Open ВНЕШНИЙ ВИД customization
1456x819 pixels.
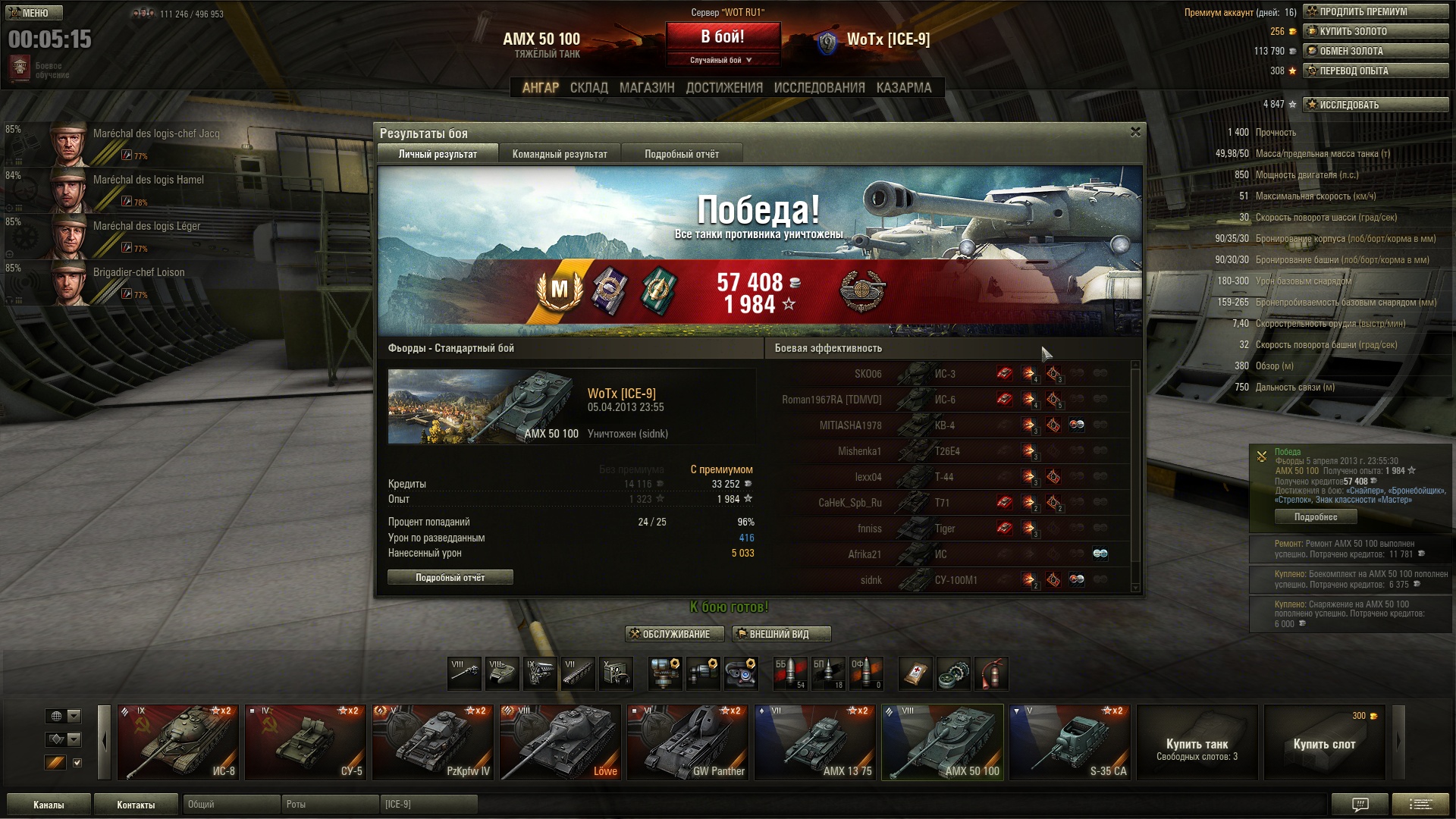point(781,634)
